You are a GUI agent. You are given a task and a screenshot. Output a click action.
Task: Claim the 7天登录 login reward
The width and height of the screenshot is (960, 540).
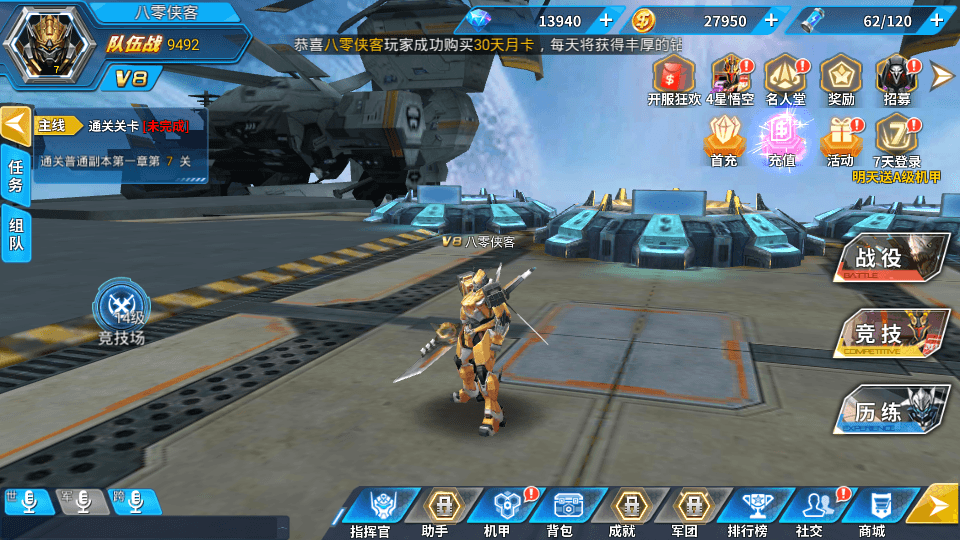(x=896, y=138)
